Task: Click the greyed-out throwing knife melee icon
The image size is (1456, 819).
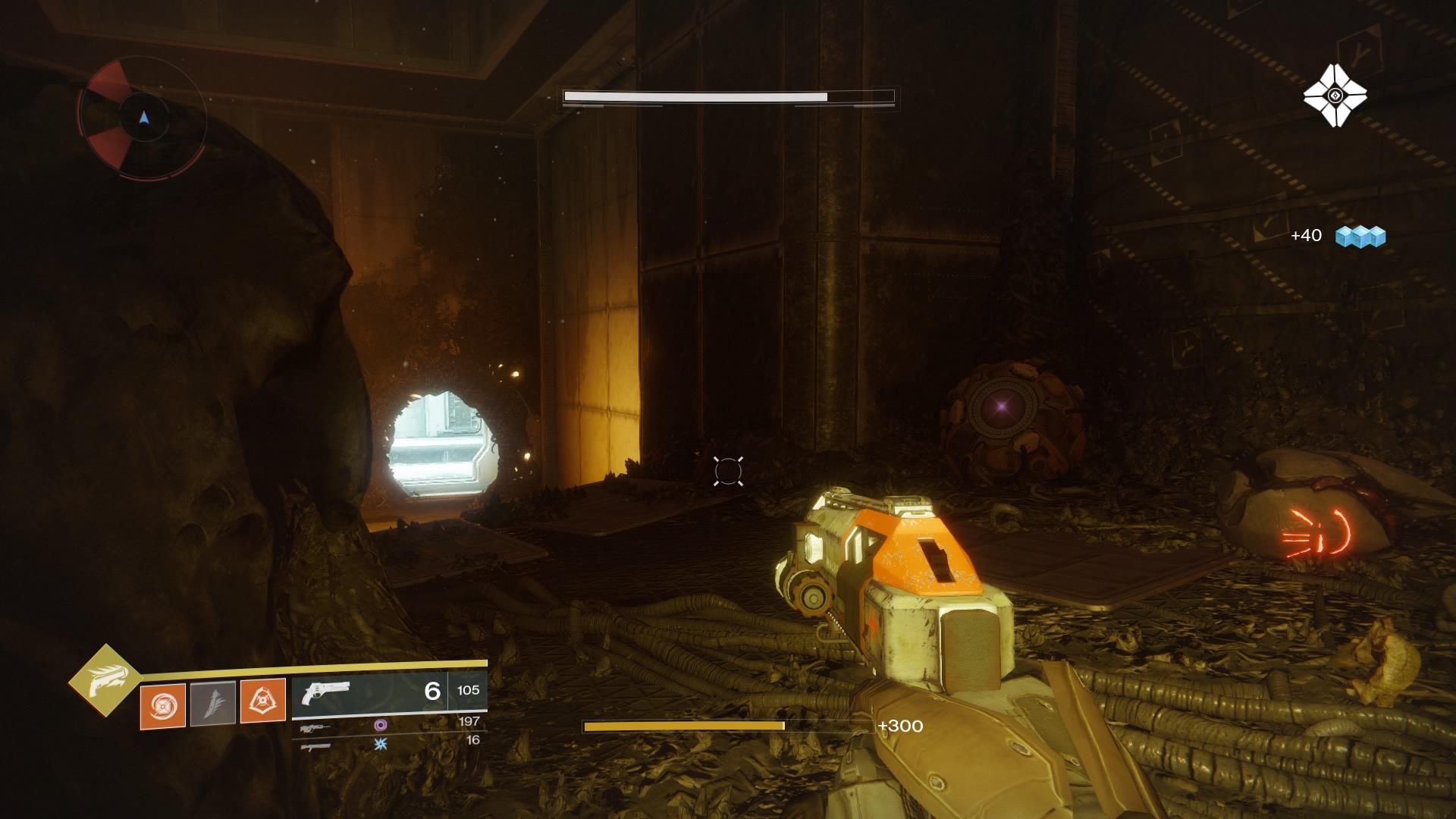Action: [x=212, y=703]
